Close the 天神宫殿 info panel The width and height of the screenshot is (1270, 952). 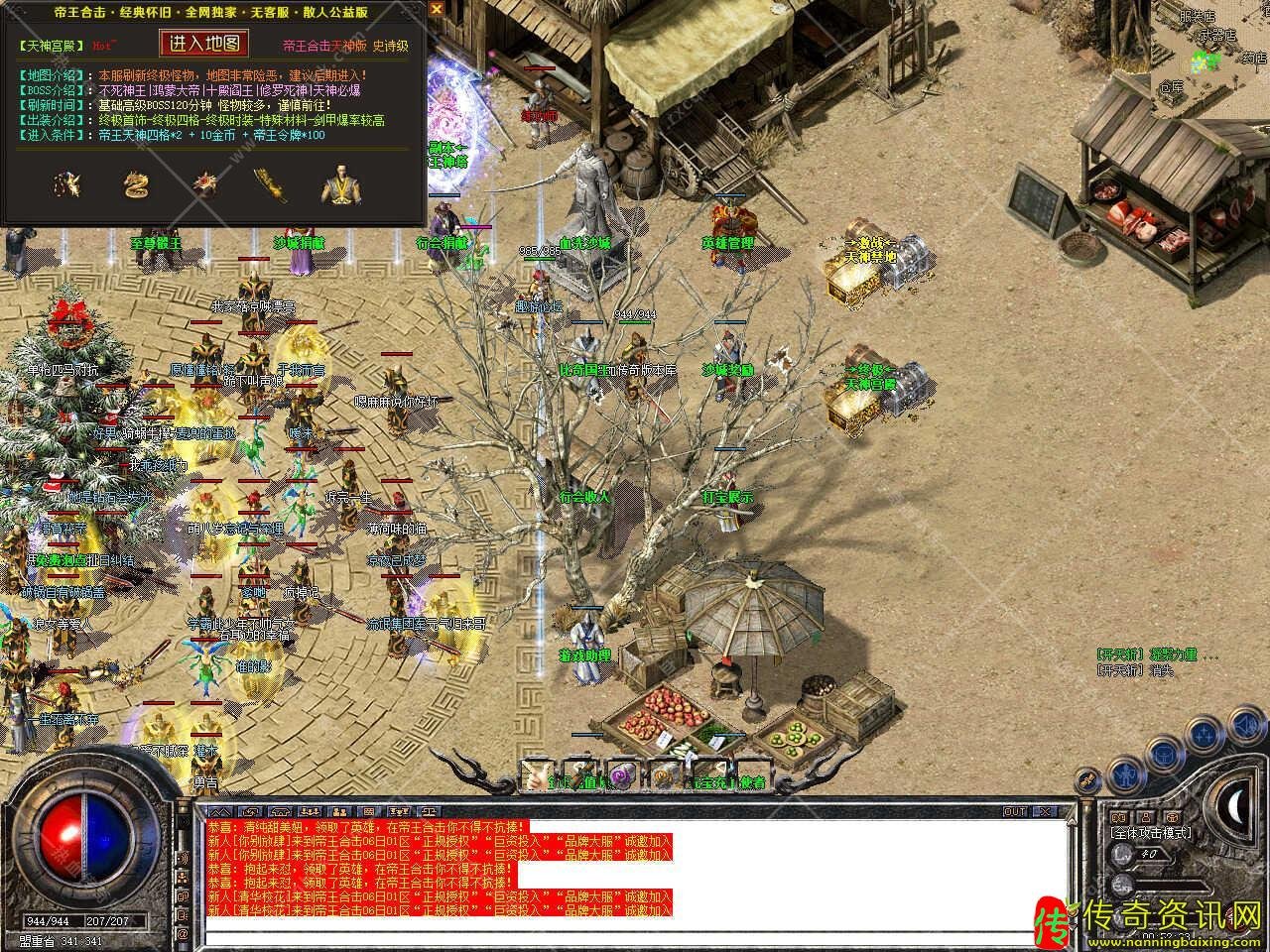pos(436,10)
